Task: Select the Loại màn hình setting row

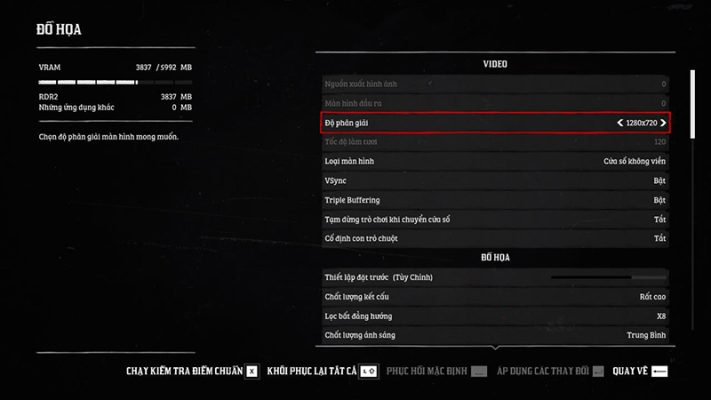Action: (494, 160)
